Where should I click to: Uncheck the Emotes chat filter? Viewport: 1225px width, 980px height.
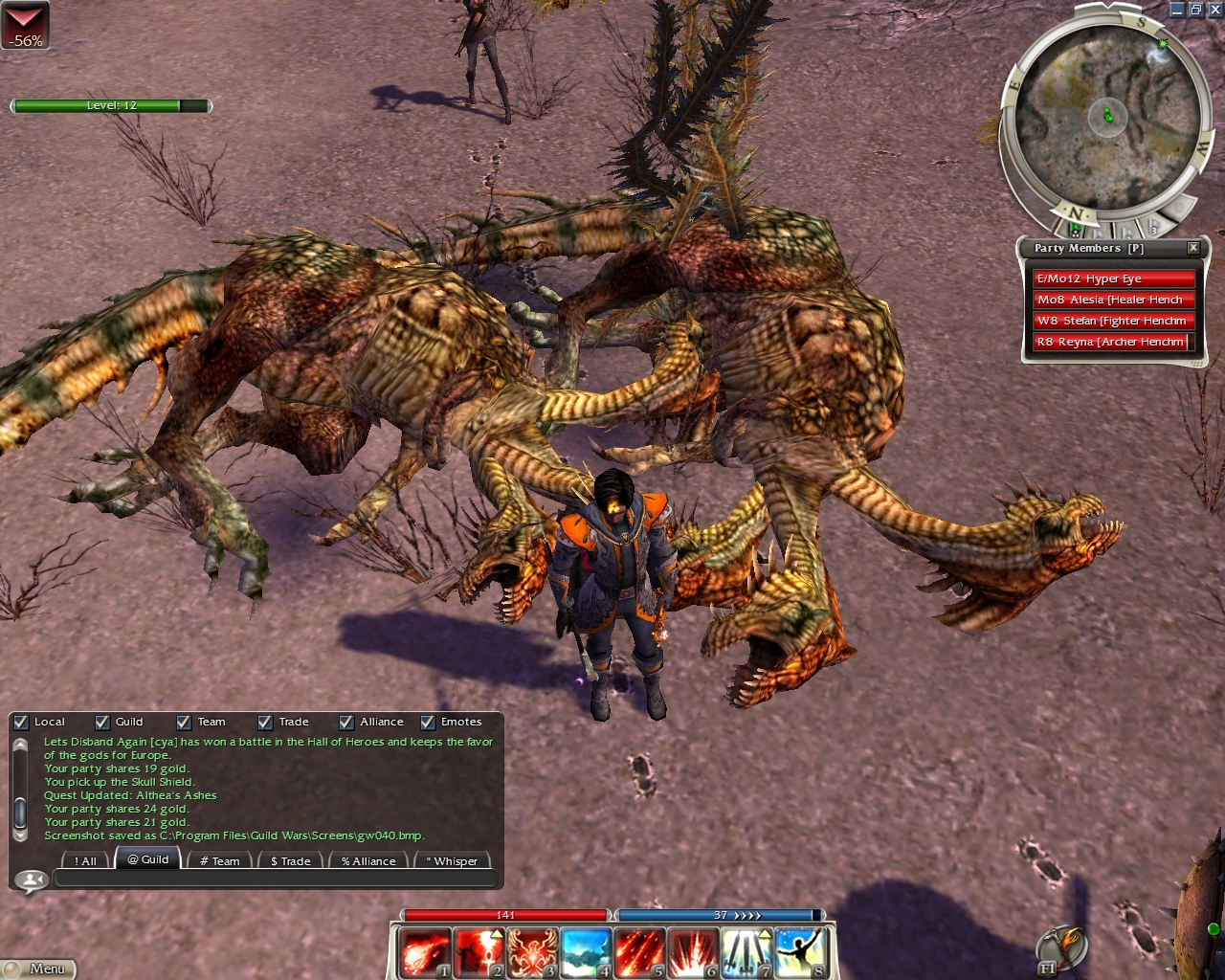(x=428, y=723)
